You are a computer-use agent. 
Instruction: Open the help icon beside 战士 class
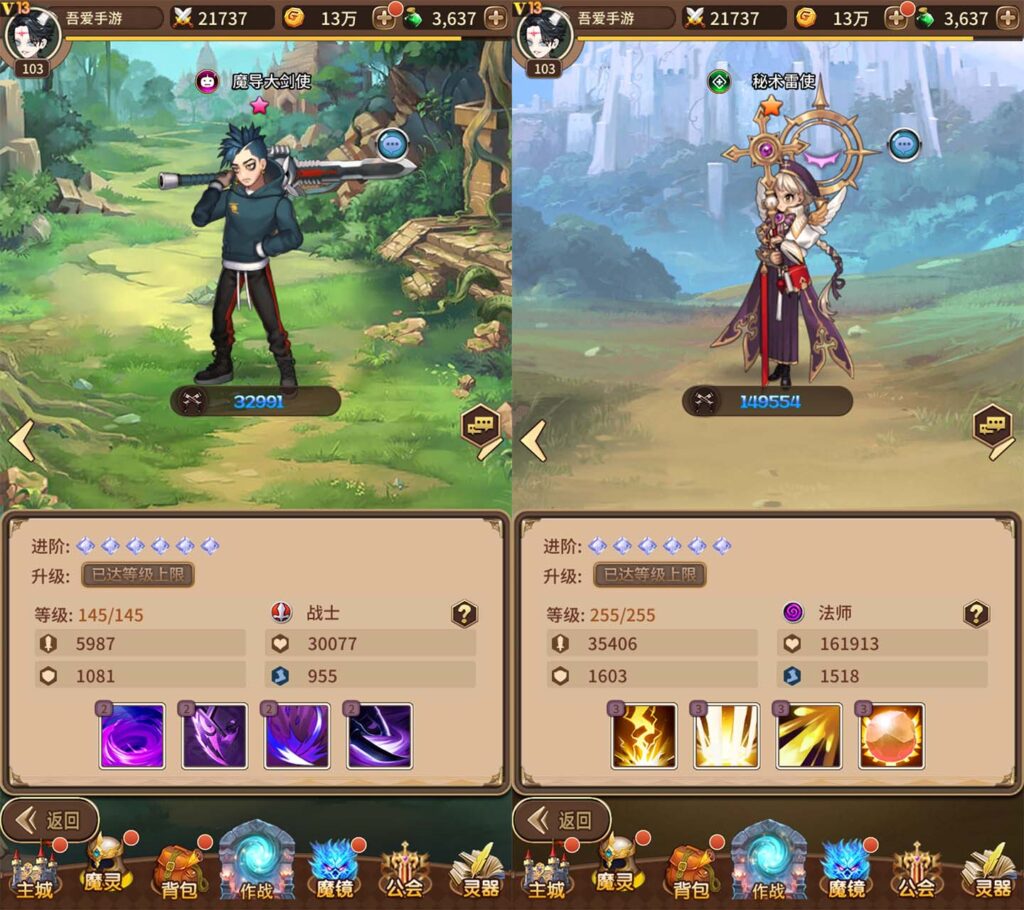(x=464, y=613)
